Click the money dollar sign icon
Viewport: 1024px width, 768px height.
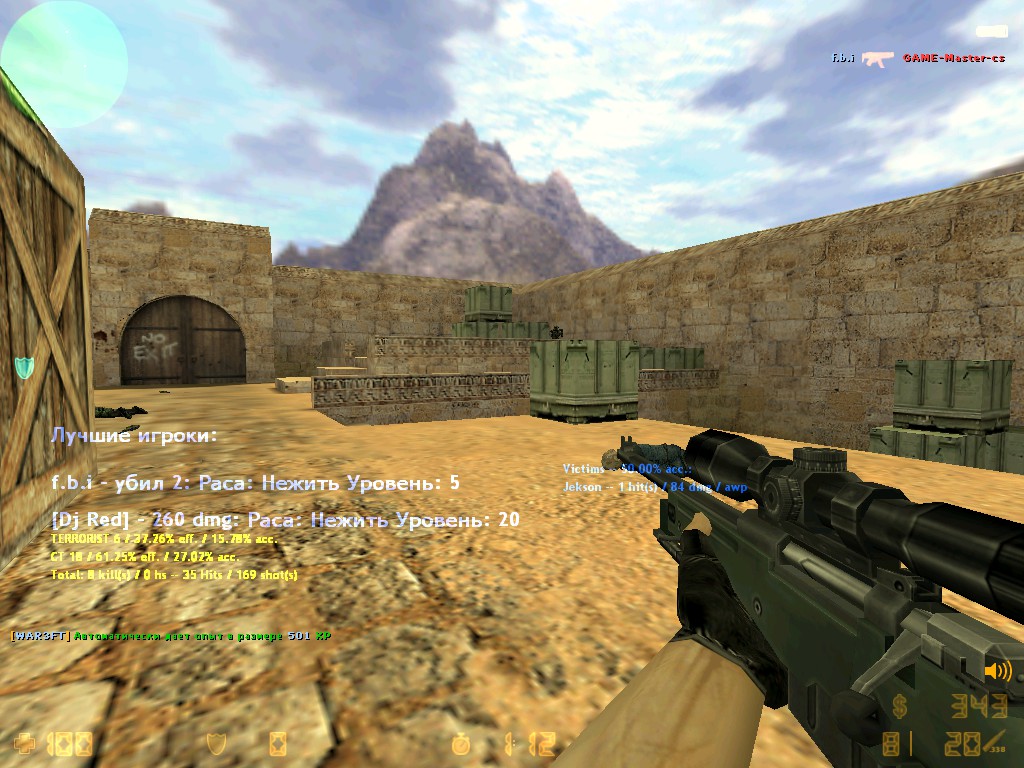tap(901, 707)
